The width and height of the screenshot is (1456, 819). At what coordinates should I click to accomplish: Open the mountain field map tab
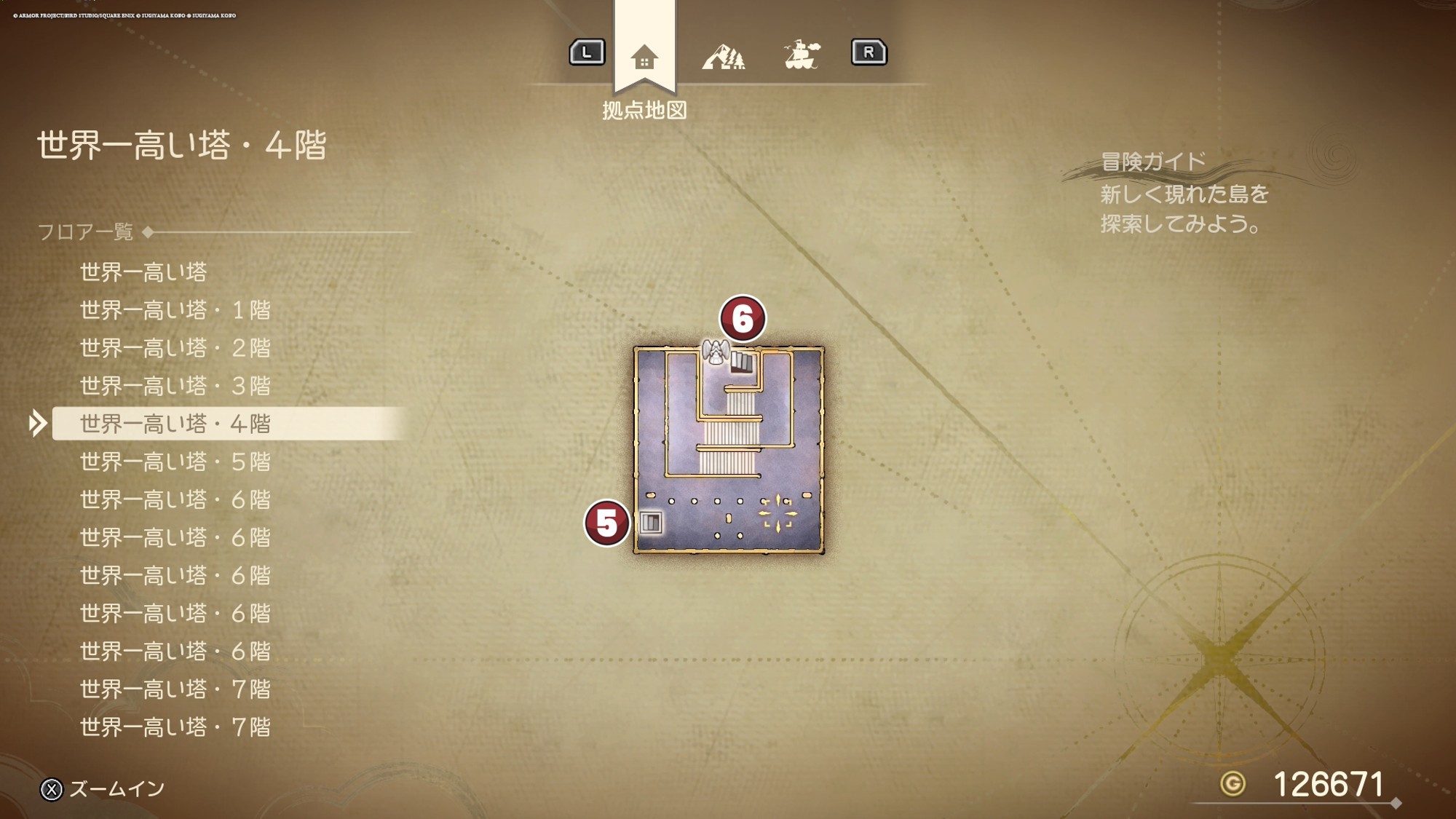coord(723,57)
